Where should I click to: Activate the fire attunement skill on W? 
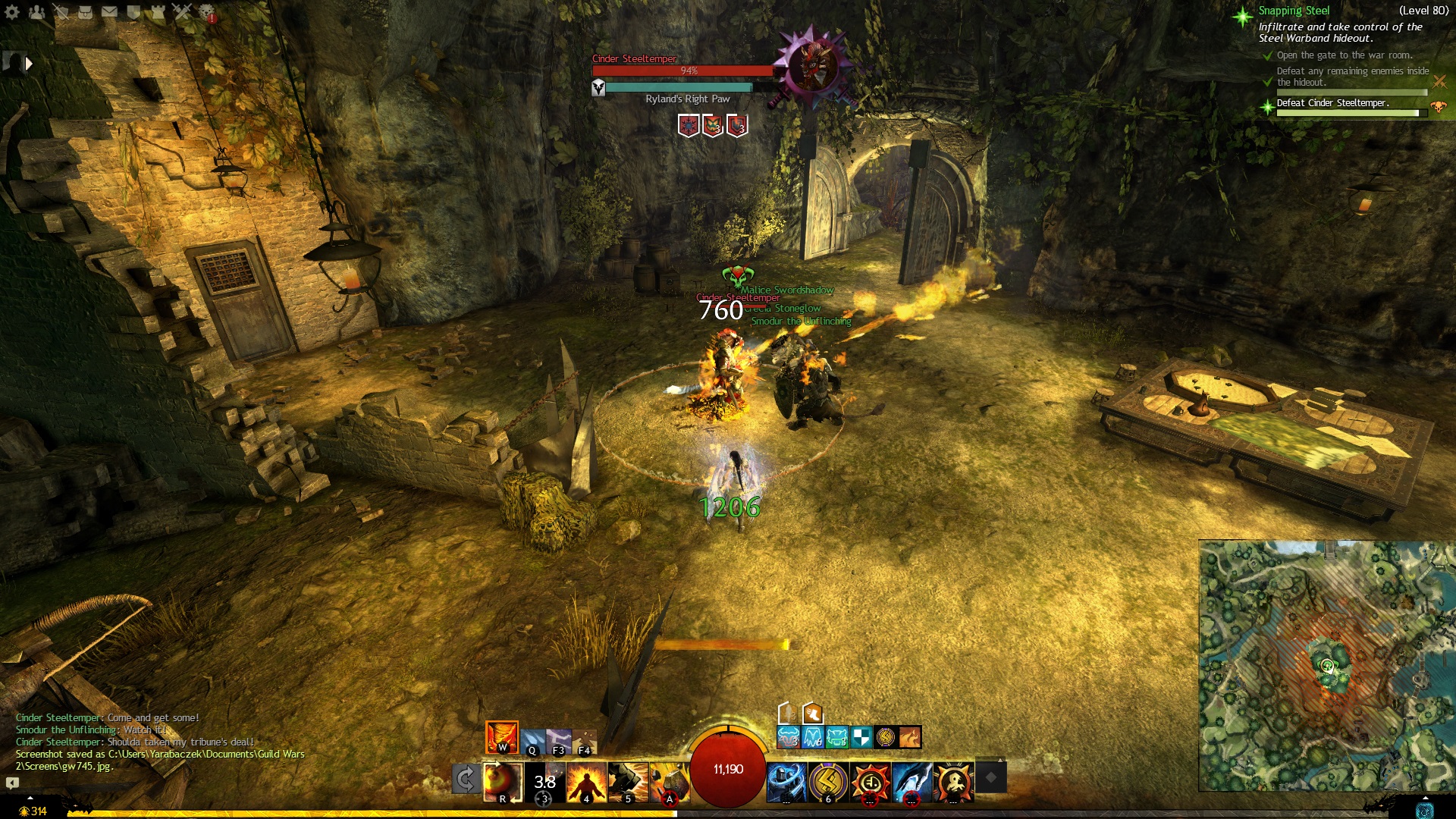tap(501, 737)
